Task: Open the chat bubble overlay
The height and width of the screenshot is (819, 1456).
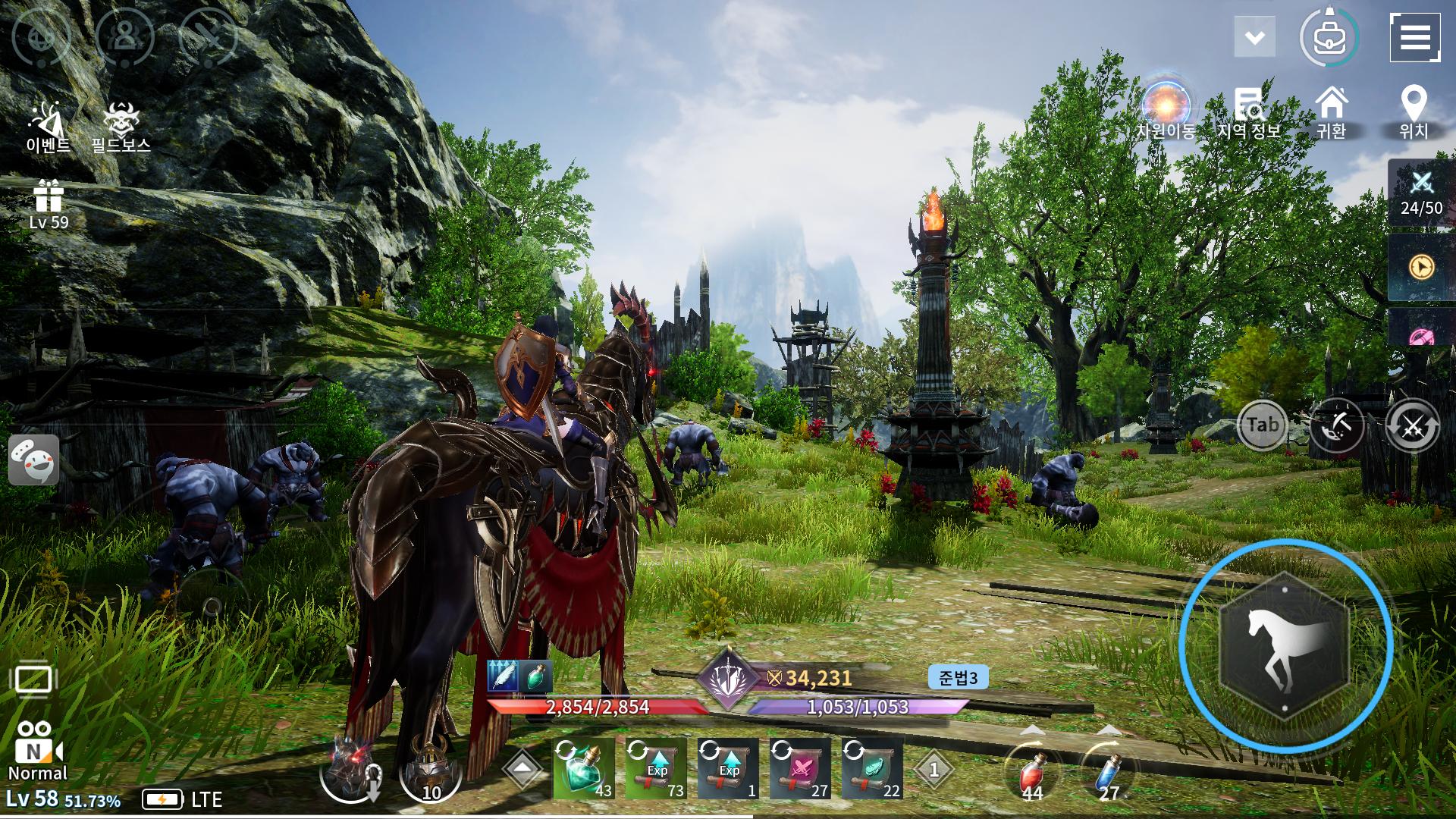Action: pyautogui.click(x=34, y=460)
